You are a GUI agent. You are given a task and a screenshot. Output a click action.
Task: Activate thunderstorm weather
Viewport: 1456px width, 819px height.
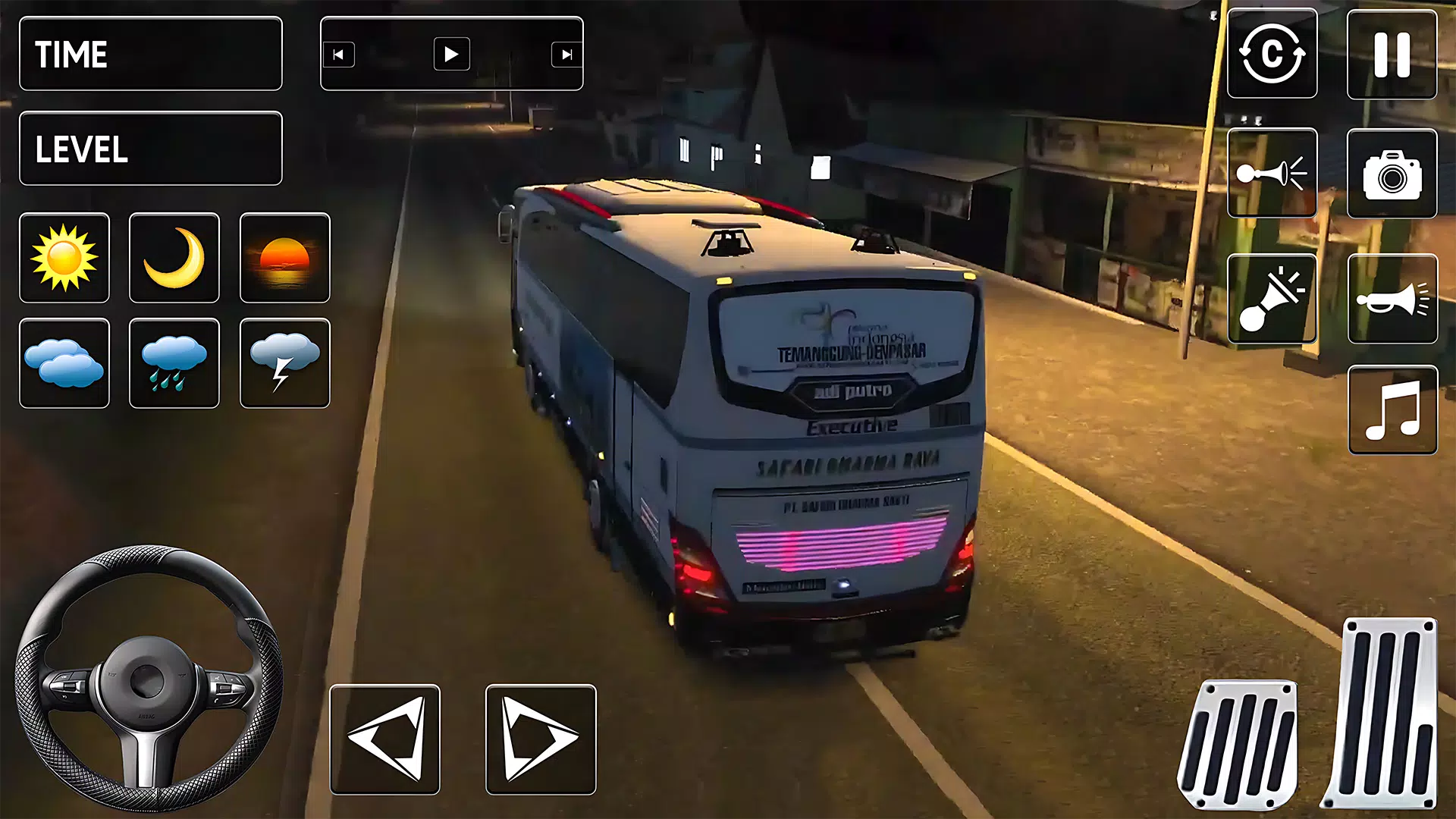284,364
